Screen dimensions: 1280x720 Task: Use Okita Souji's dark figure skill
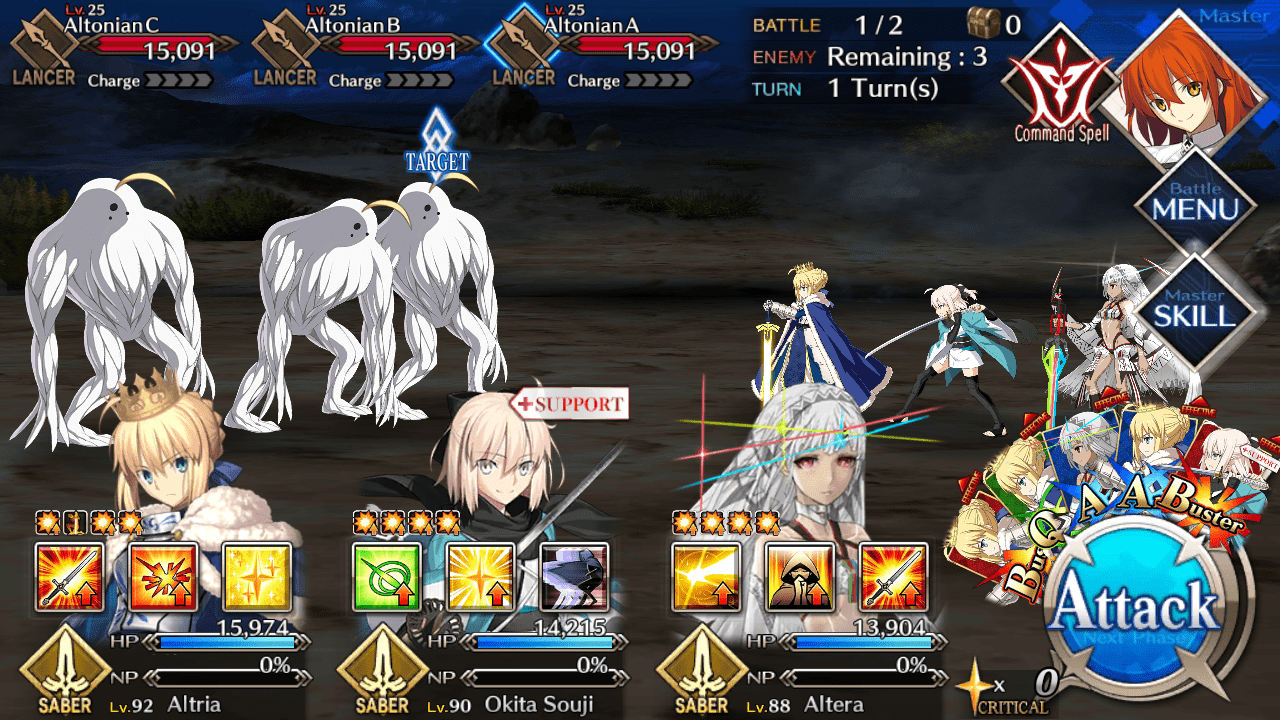(574, 577)
